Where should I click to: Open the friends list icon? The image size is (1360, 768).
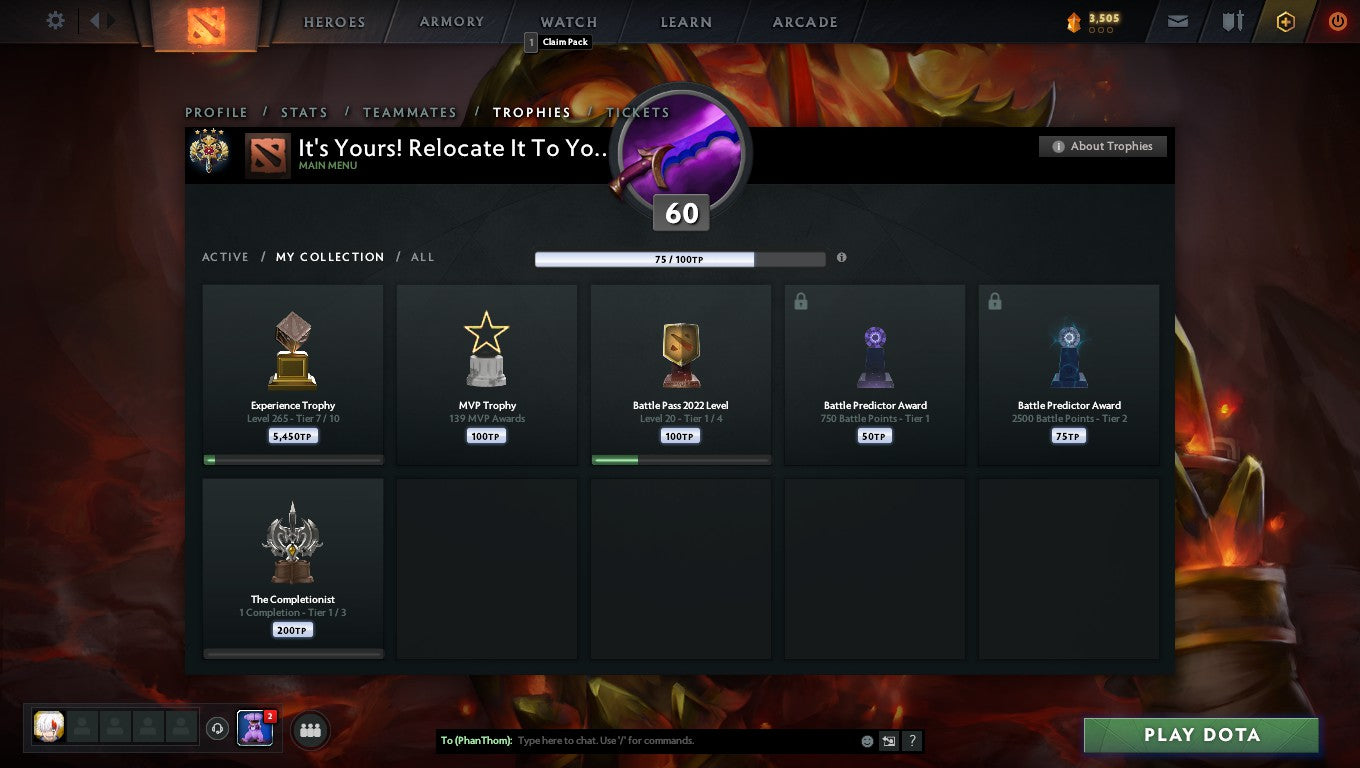[310, 730]
